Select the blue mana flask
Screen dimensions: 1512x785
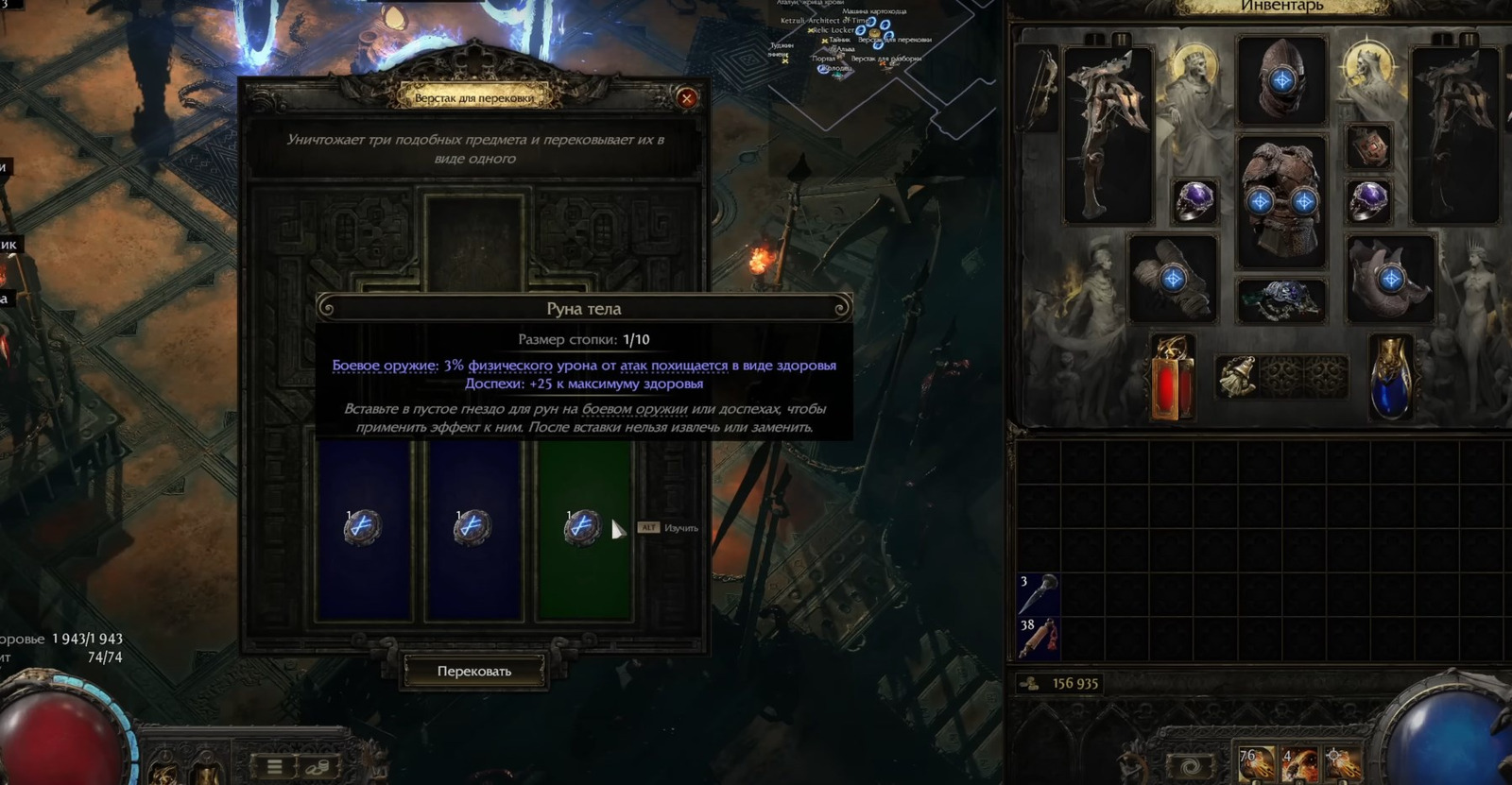pos(1390,376)
